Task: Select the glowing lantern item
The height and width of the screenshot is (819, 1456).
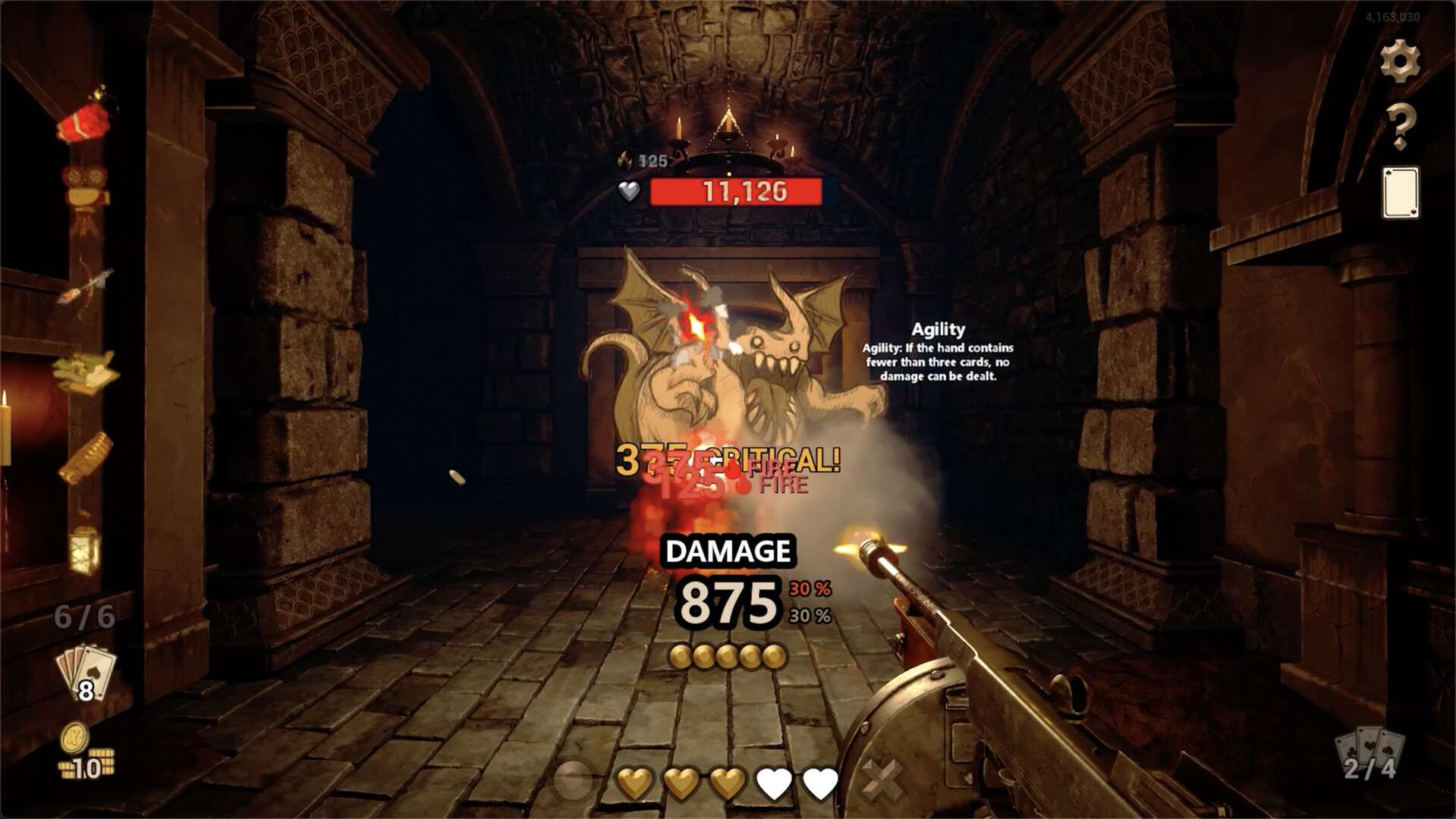Action: tap(84, 548)
